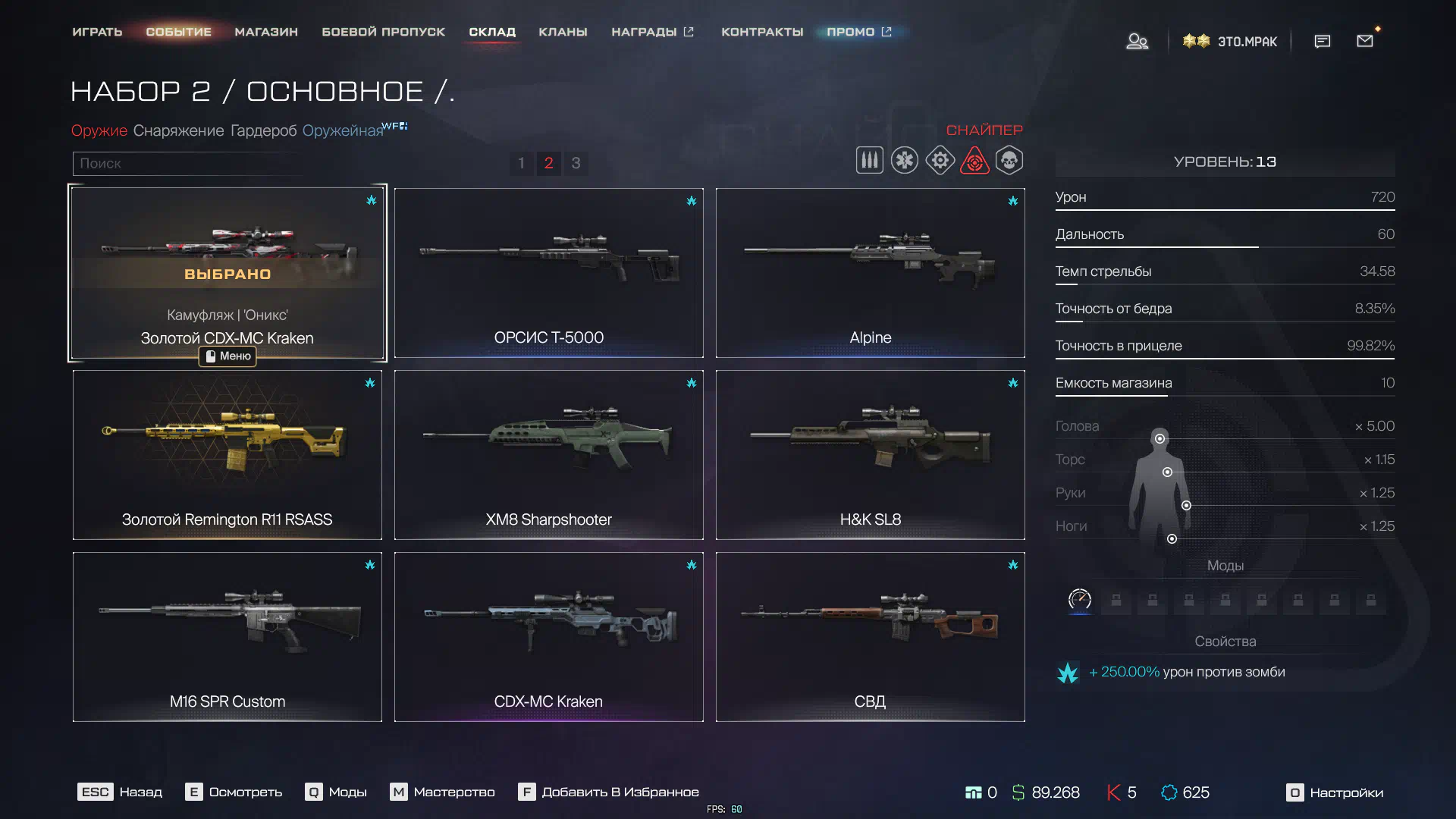Select the medic class icon
This screenshot has width=1456, height=819.
(x=904, y=161)
